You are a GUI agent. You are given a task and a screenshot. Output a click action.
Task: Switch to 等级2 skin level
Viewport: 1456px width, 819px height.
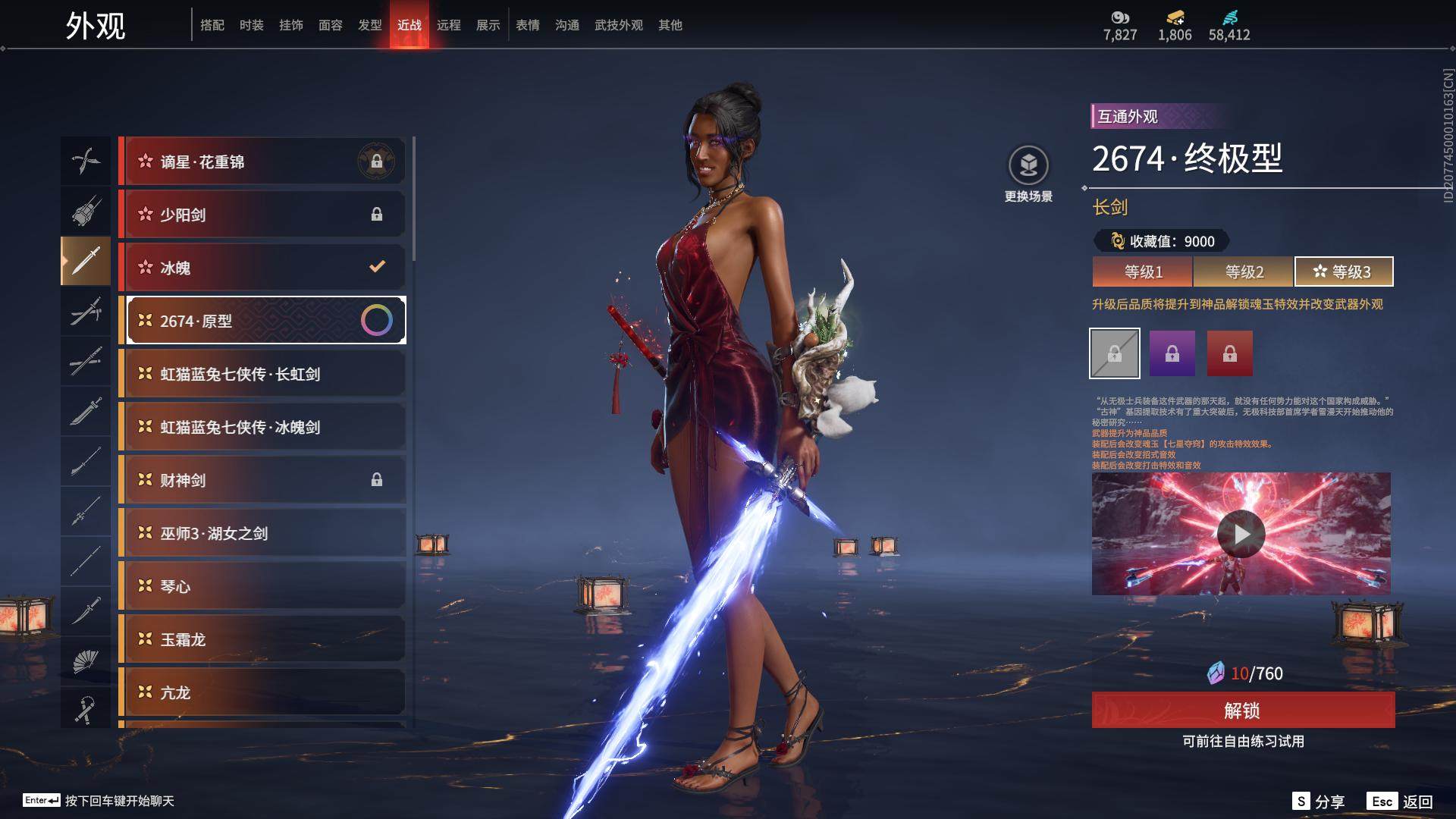coord(1244,271)
